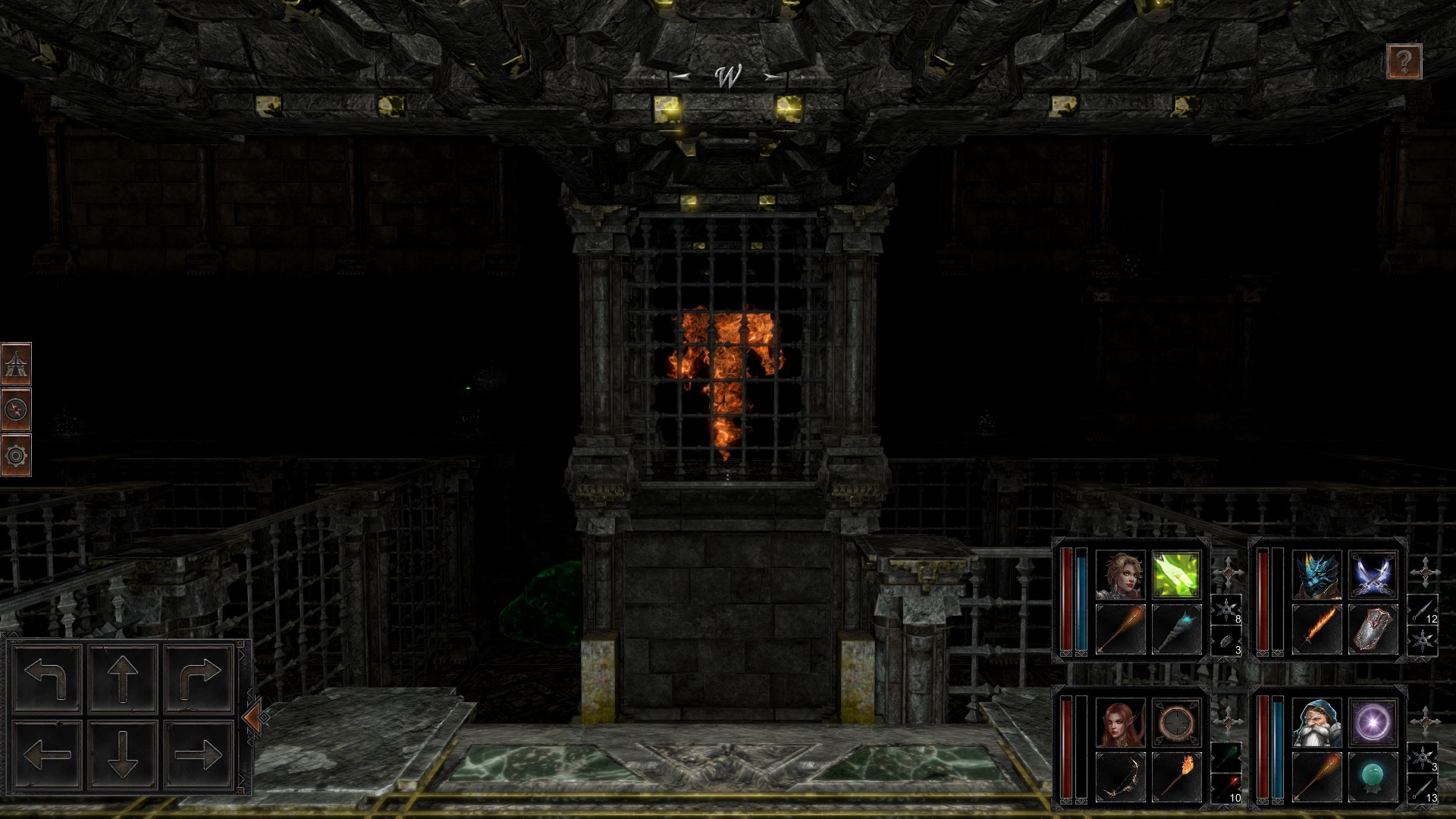This screenshot has width=1456, height=819.
Task: Click the wizard's crystal ball item
Action: point(1373,776)
